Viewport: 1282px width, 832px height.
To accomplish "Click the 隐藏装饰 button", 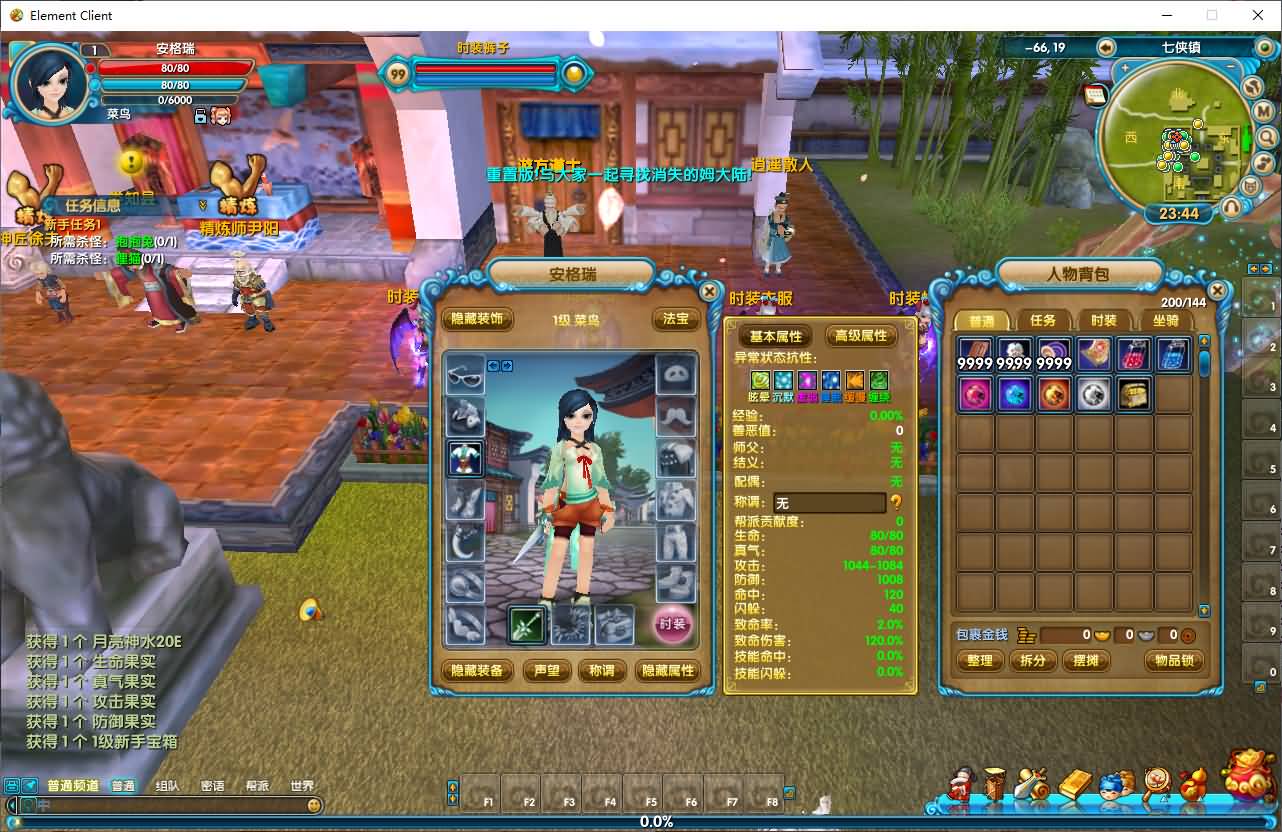I will click(477, 319).
